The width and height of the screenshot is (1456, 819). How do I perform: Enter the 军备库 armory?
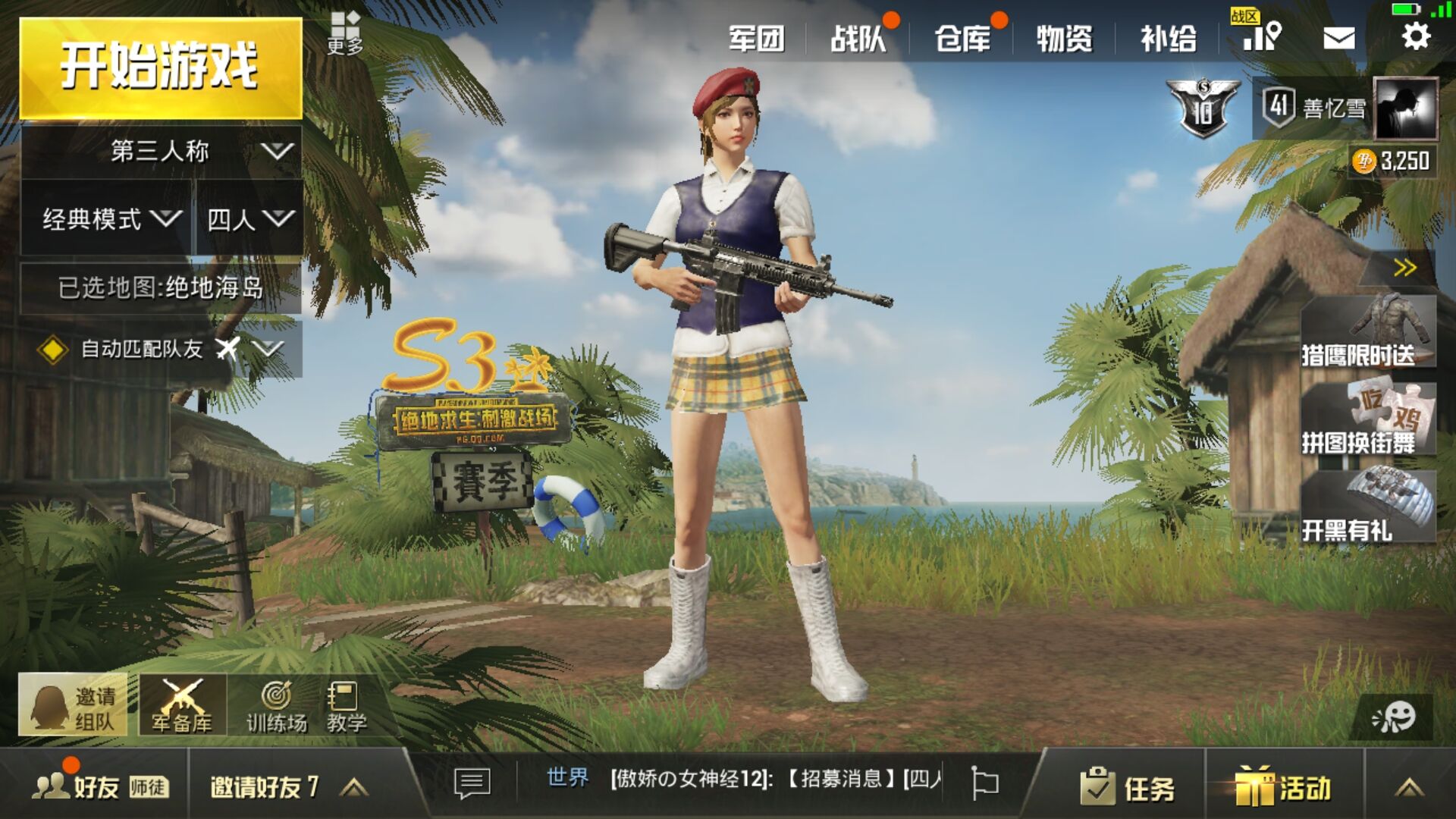(182, 705)
